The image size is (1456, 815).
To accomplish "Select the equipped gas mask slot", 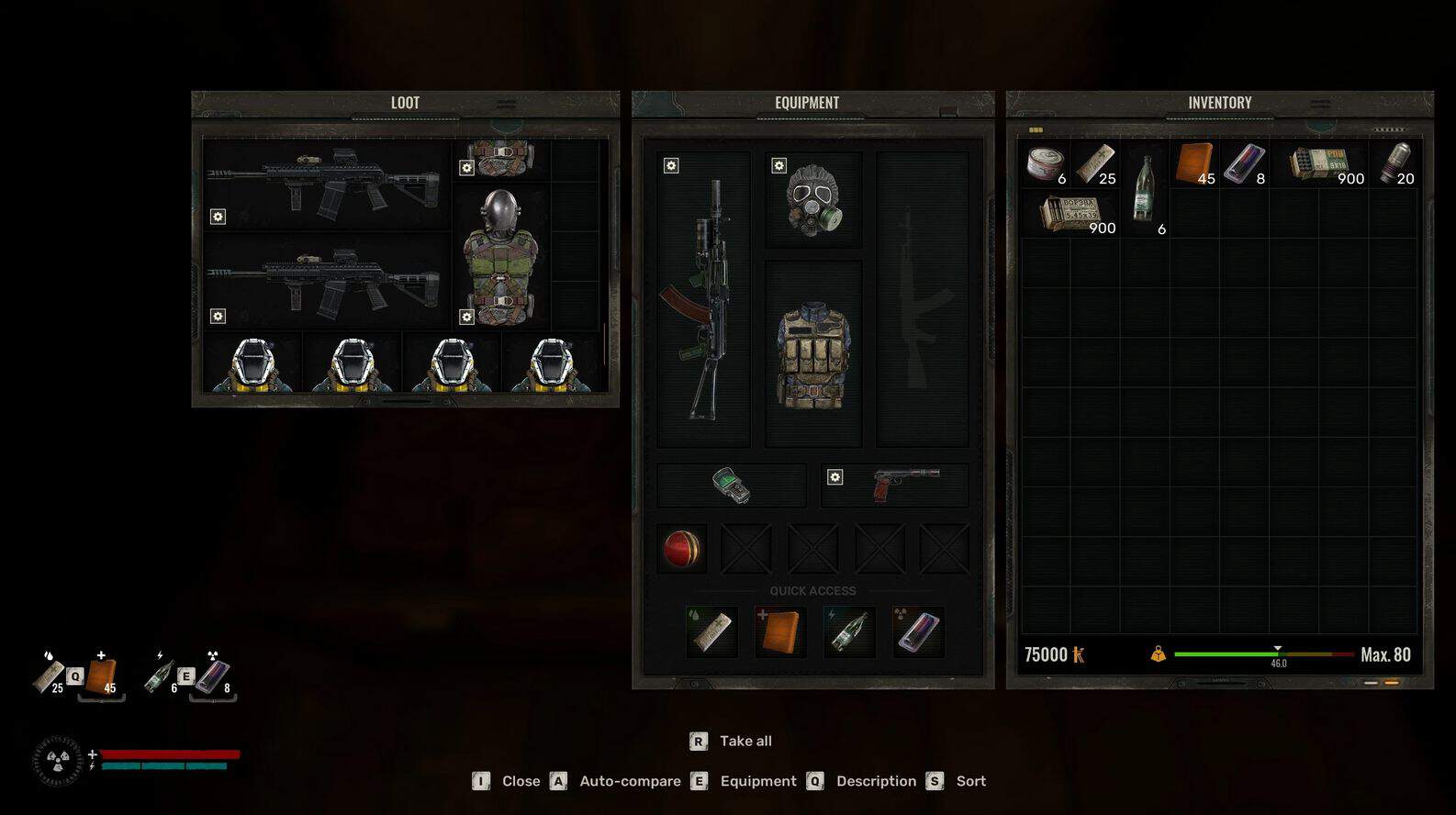I will pos(812,200).
